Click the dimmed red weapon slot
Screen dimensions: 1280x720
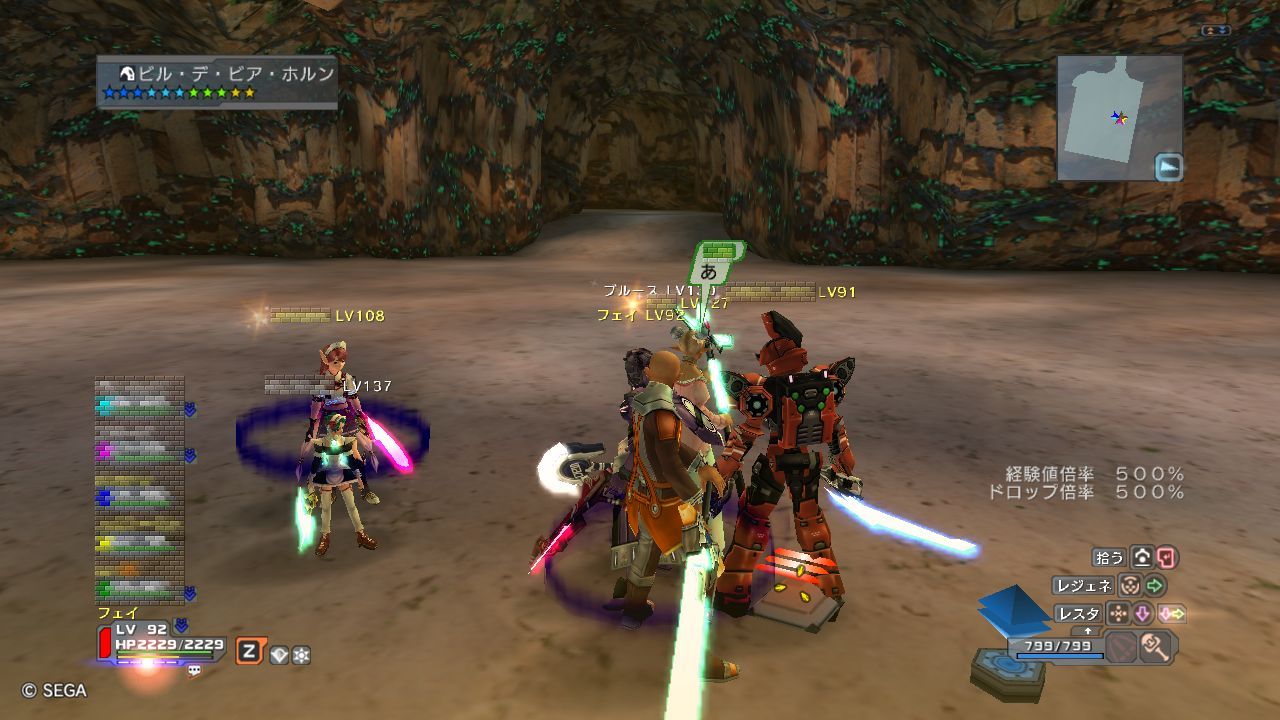coord(1121,647)
